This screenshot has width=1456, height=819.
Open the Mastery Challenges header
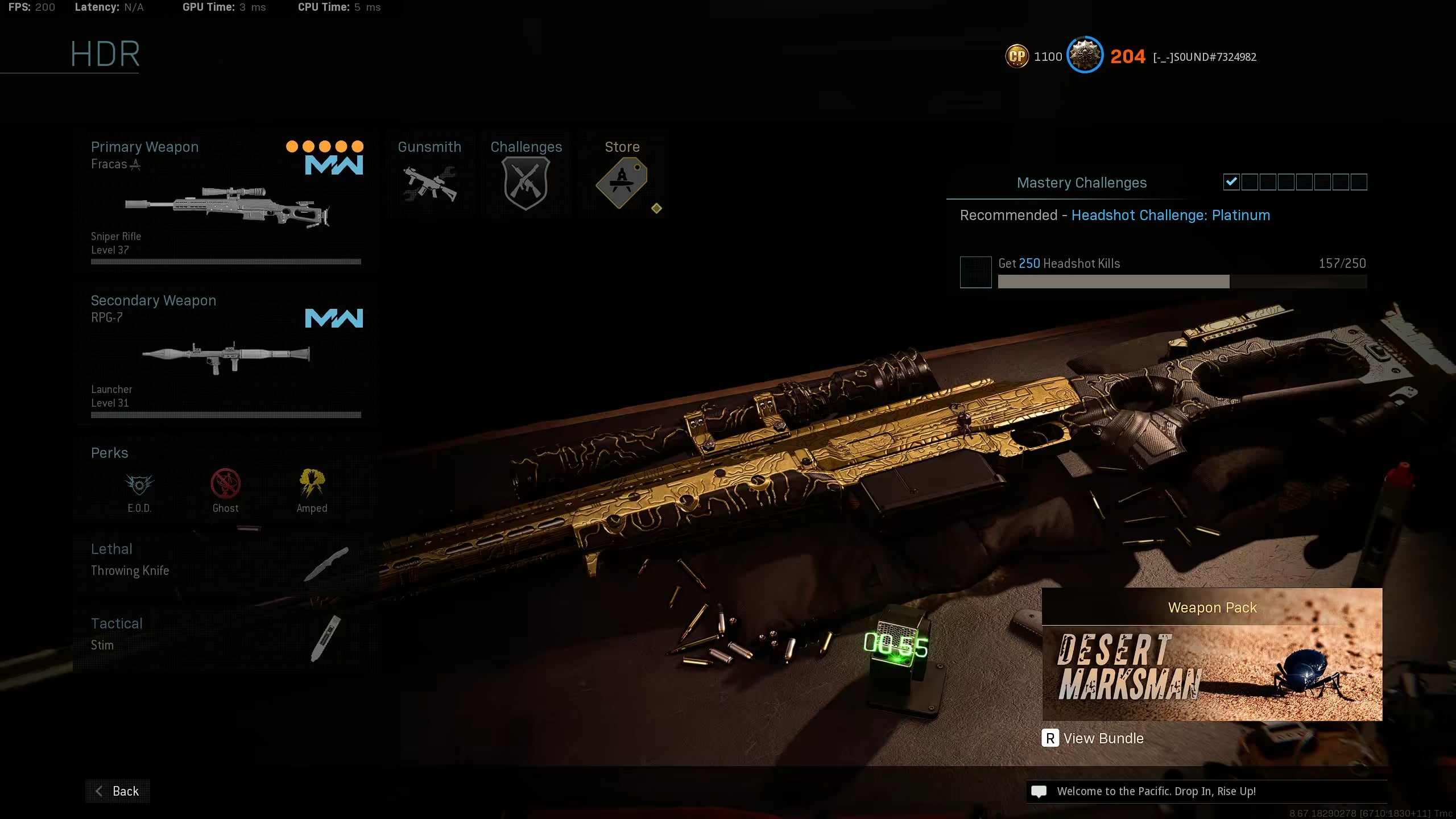coord(1081,183)
